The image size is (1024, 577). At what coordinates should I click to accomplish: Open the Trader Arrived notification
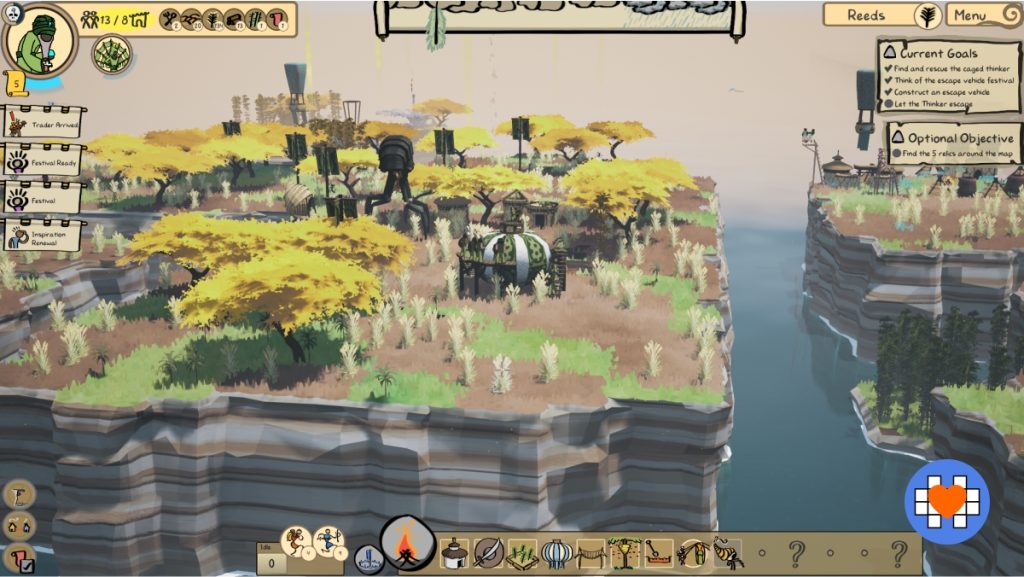pyautogui.click(x=43, y=124)
